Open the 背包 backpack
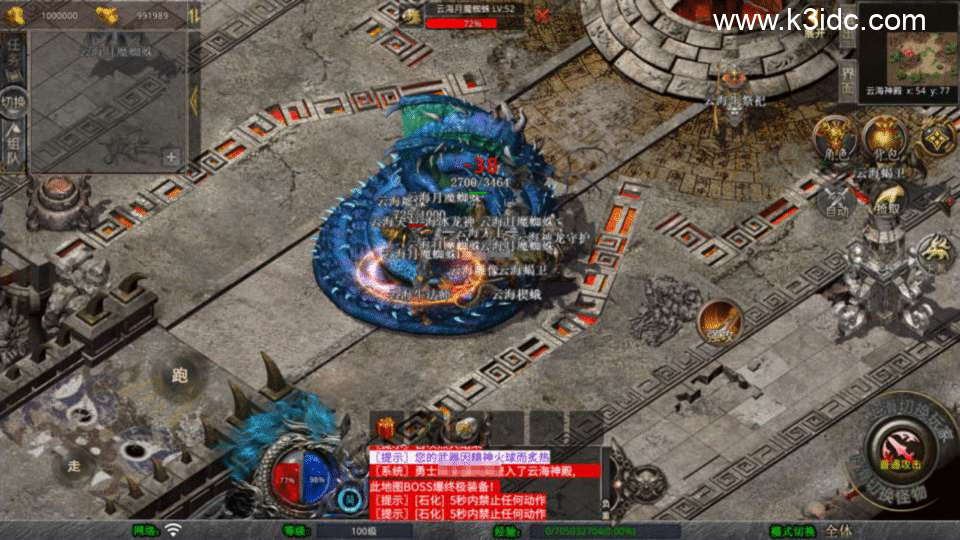 point(884,137)
